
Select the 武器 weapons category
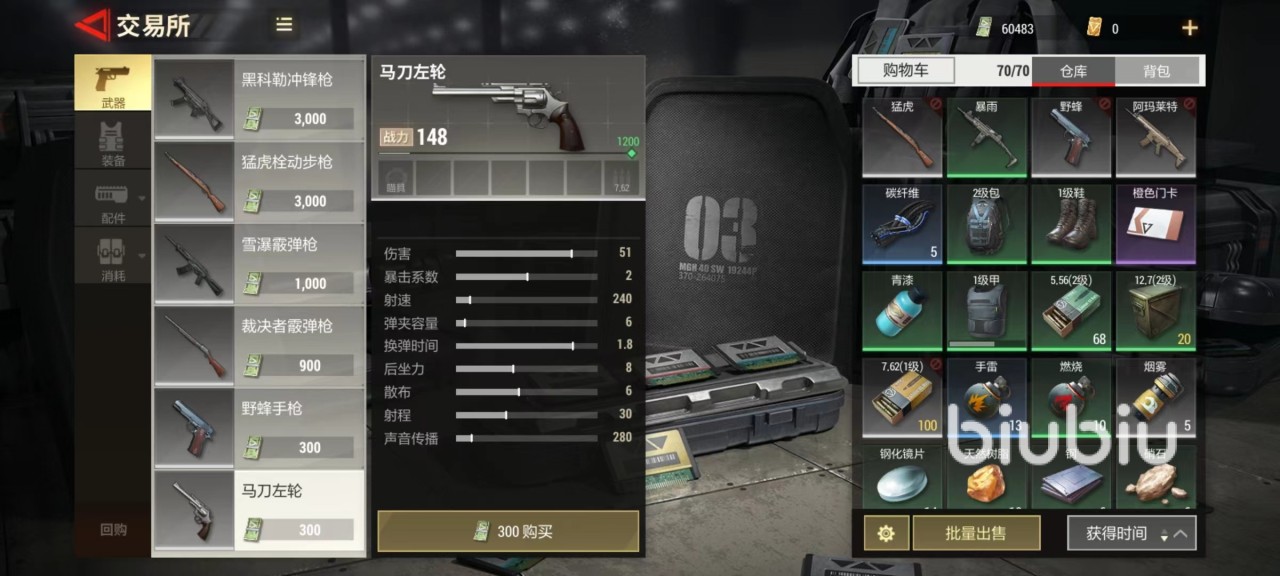pos(113,83)
